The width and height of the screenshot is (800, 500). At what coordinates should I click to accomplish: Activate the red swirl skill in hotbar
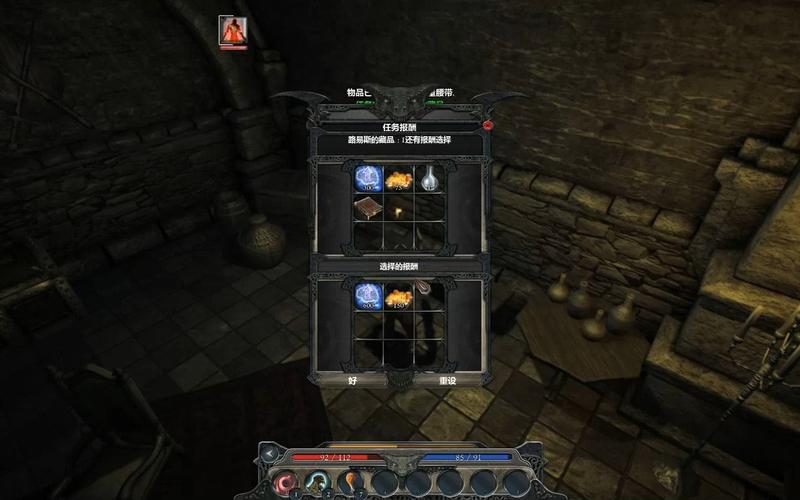pyautogui.click(x=285, y=483)
